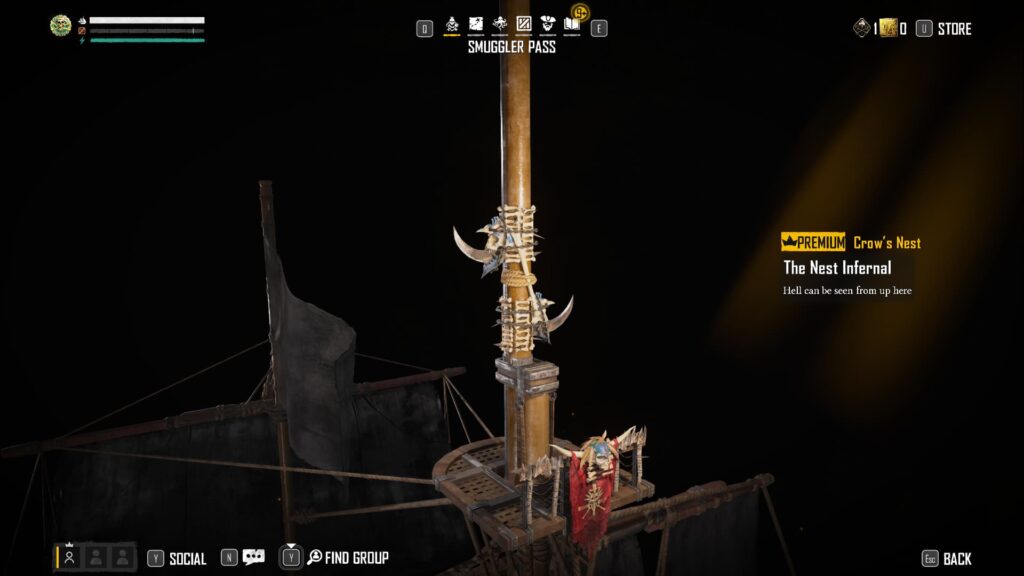
Task: Click the player avatar portrait
Action: tap(61, 26)
